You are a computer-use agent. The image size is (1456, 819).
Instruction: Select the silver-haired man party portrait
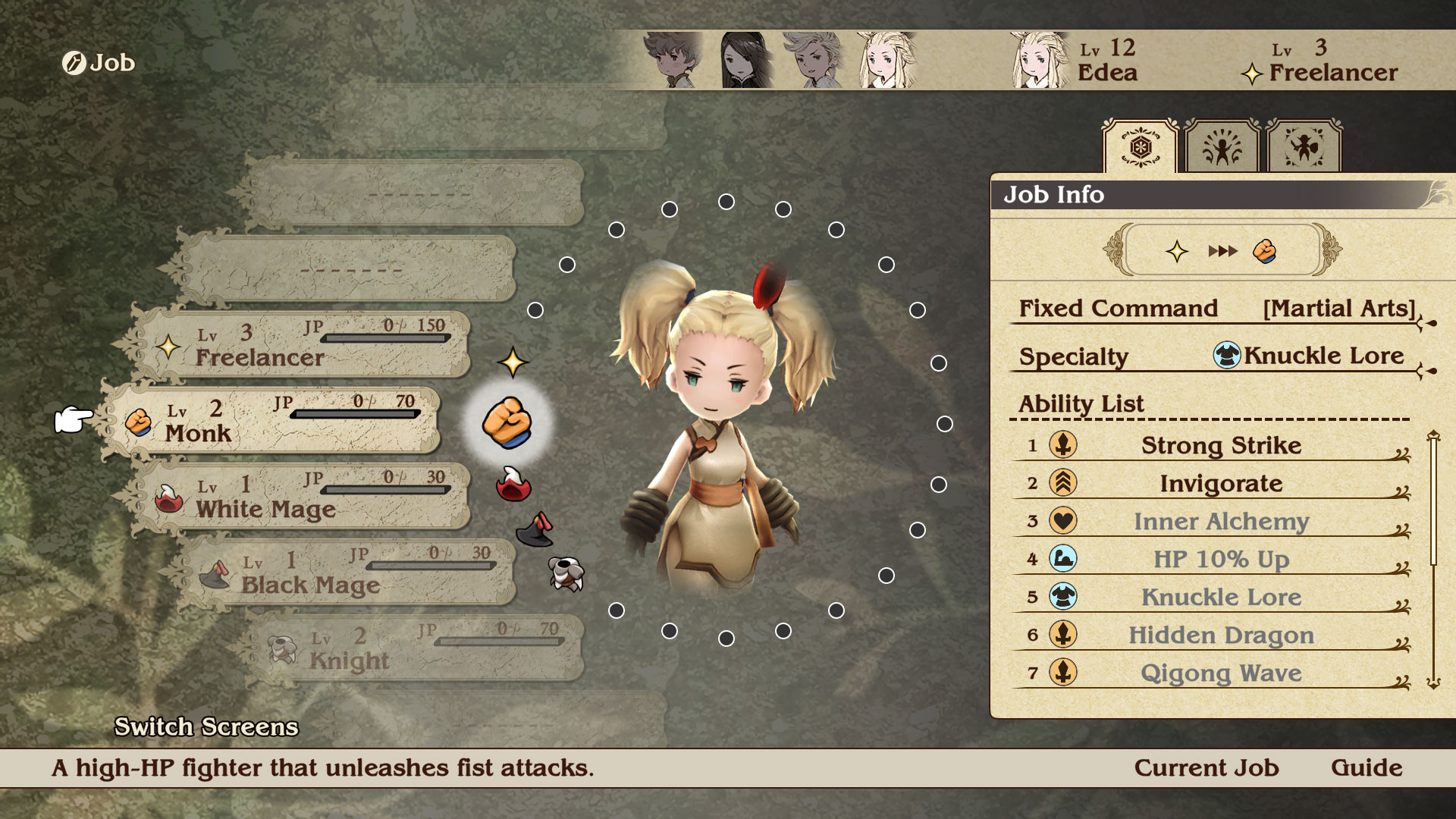[816, 60]
